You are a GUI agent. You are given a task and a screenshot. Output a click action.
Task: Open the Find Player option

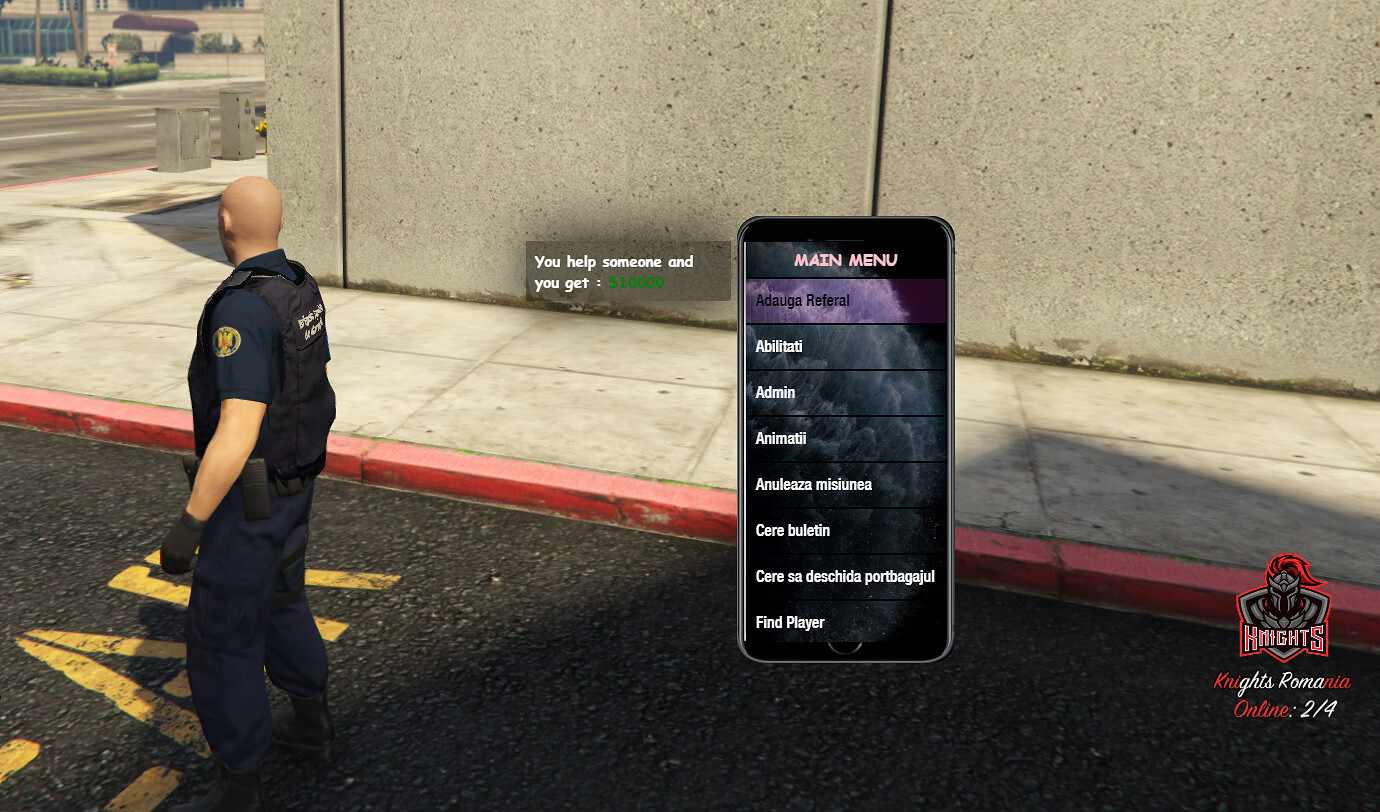click(x=845, y=622)
